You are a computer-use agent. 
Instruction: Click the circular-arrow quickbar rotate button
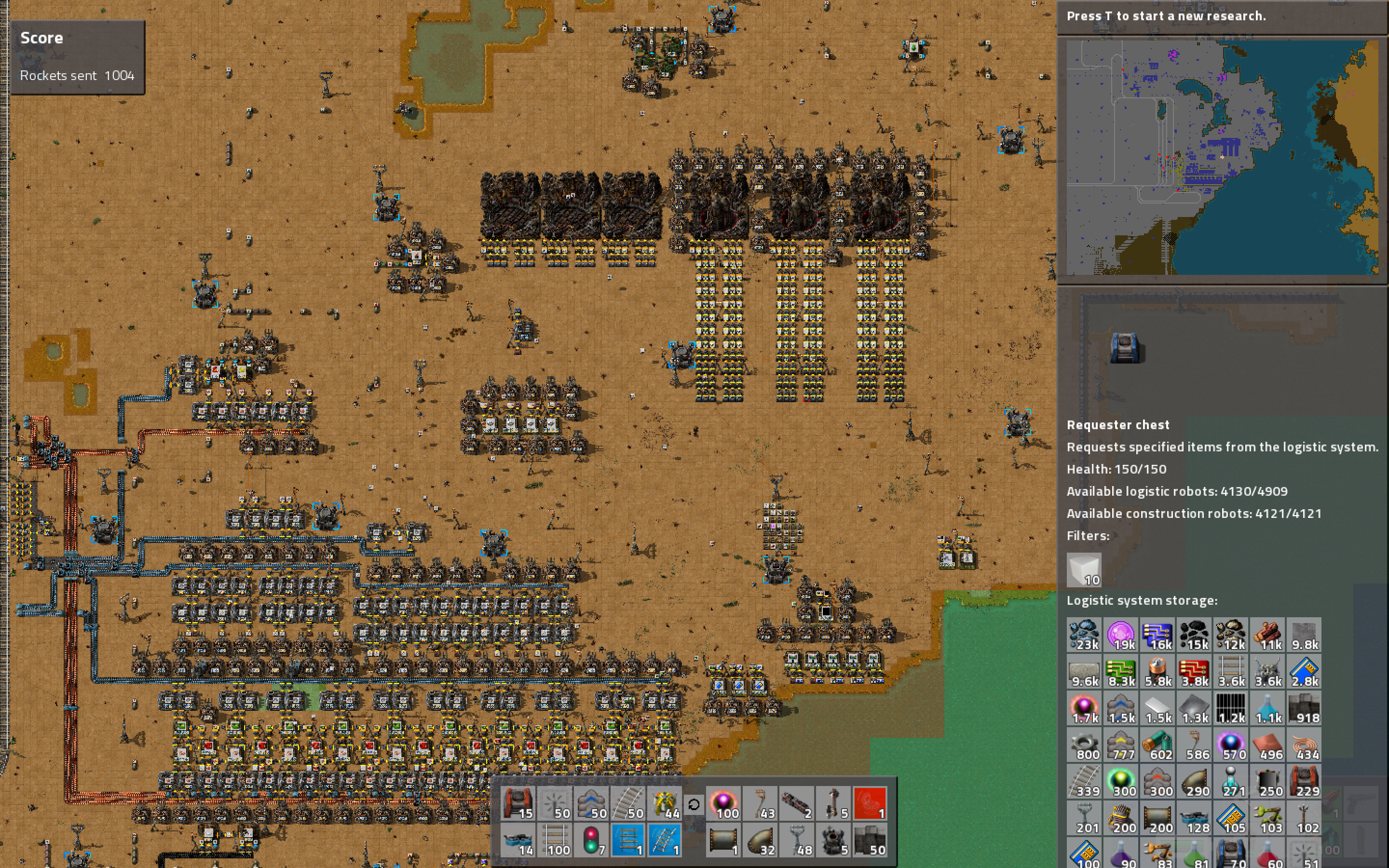pos(694,804)
